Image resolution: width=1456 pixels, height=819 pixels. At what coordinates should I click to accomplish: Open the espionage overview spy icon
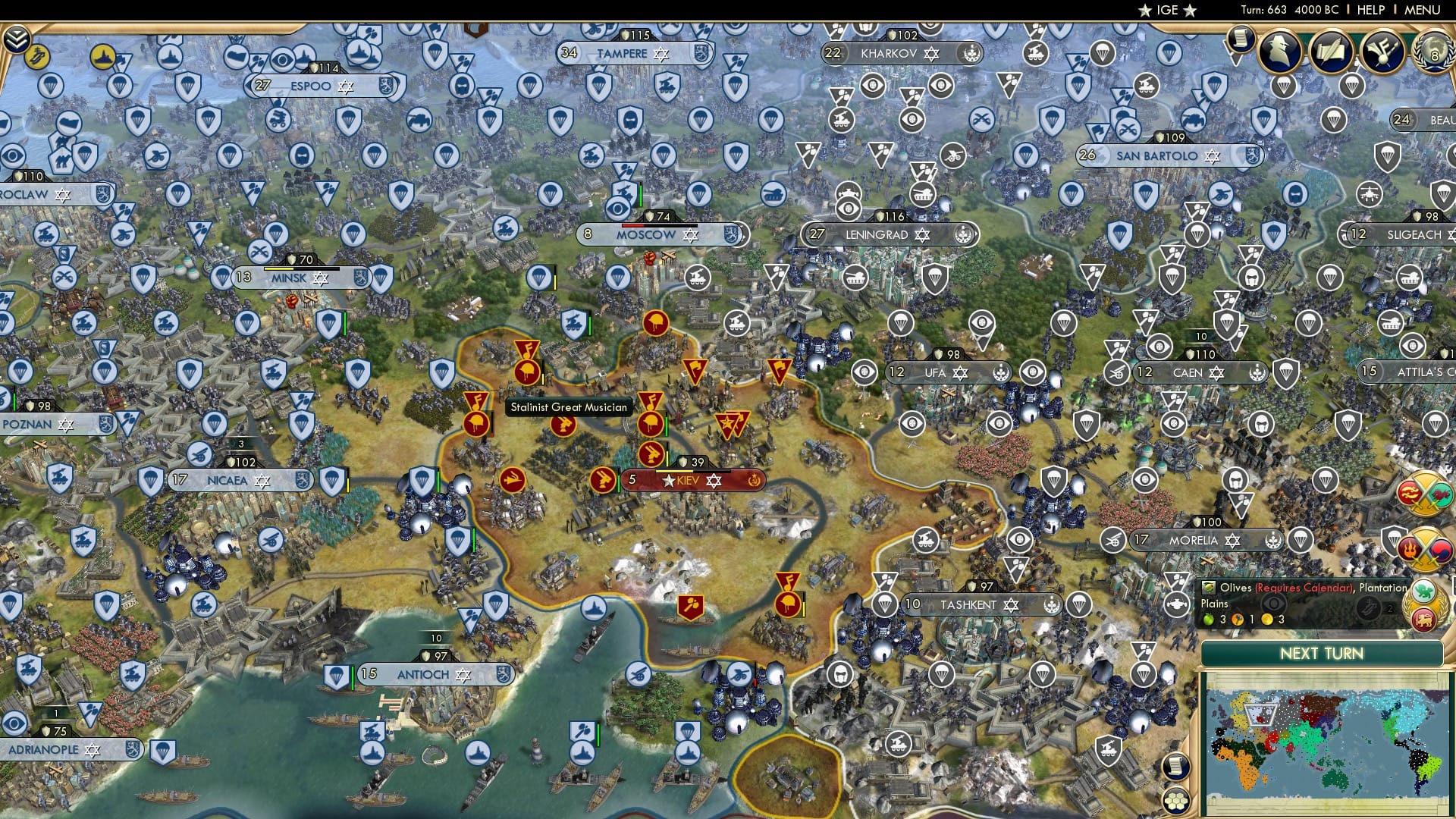1279,51
